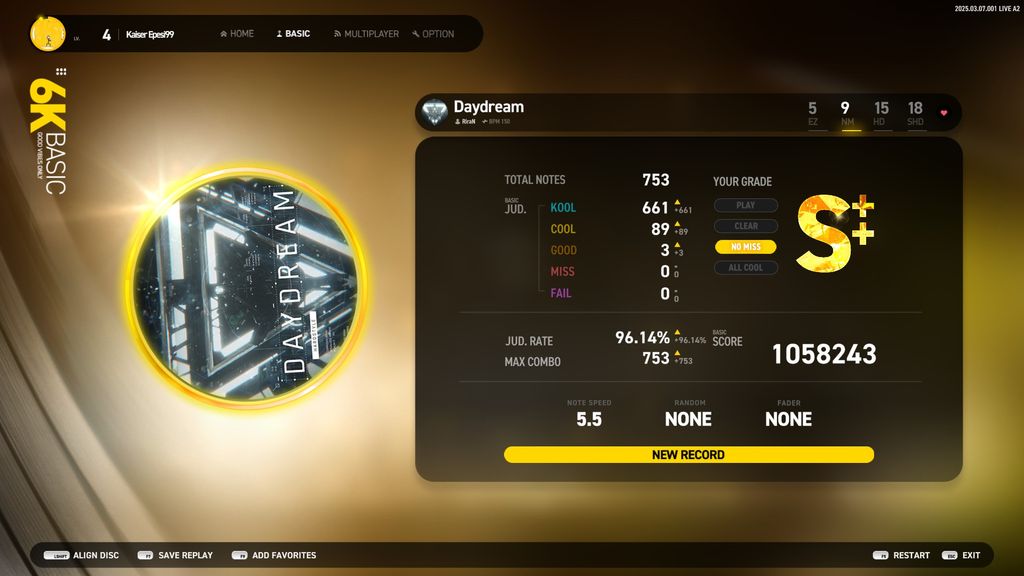Choose SAVE REPLAY option
Image resolution: width=1024 pixels, height=576 pixels.
[175, 555]
